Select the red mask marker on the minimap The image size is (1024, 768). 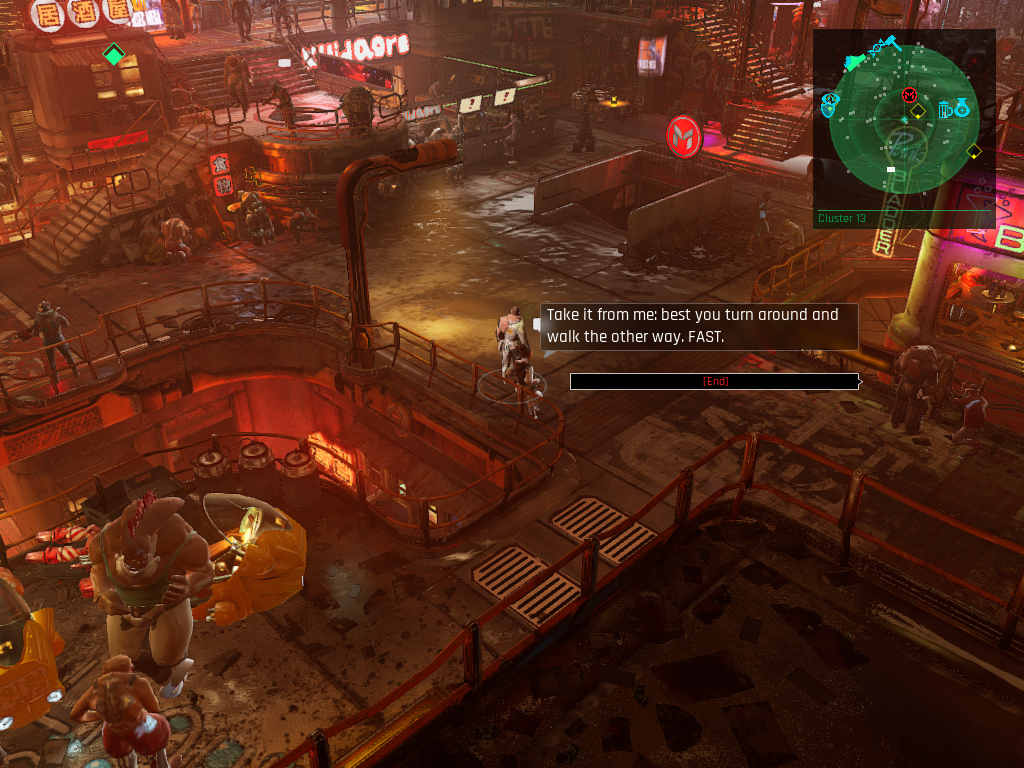click(909, 95)
